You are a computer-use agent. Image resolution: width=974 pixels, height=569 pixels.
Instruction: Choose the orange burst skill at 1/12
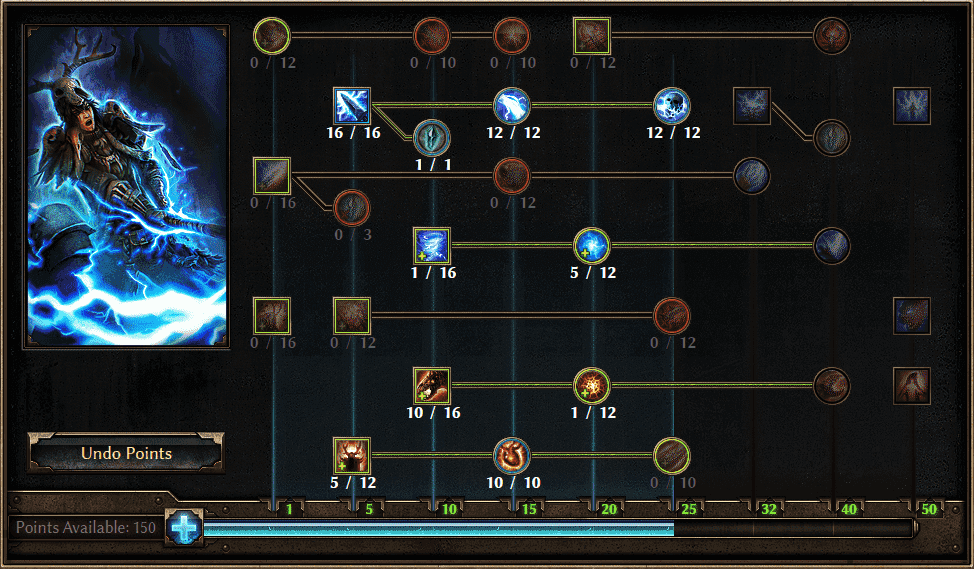[x=591, y=385]
